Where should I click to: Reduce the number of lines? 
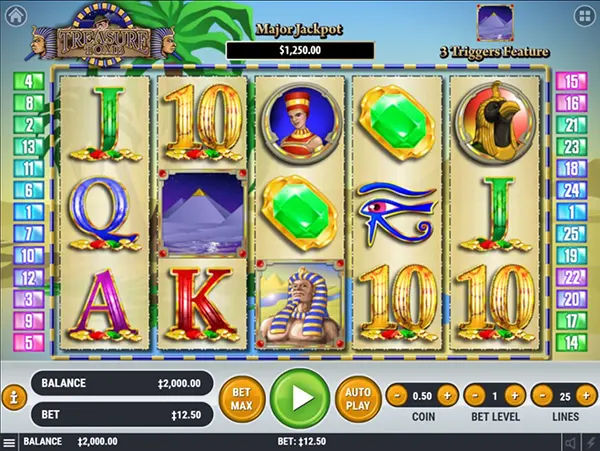(544, 394)
